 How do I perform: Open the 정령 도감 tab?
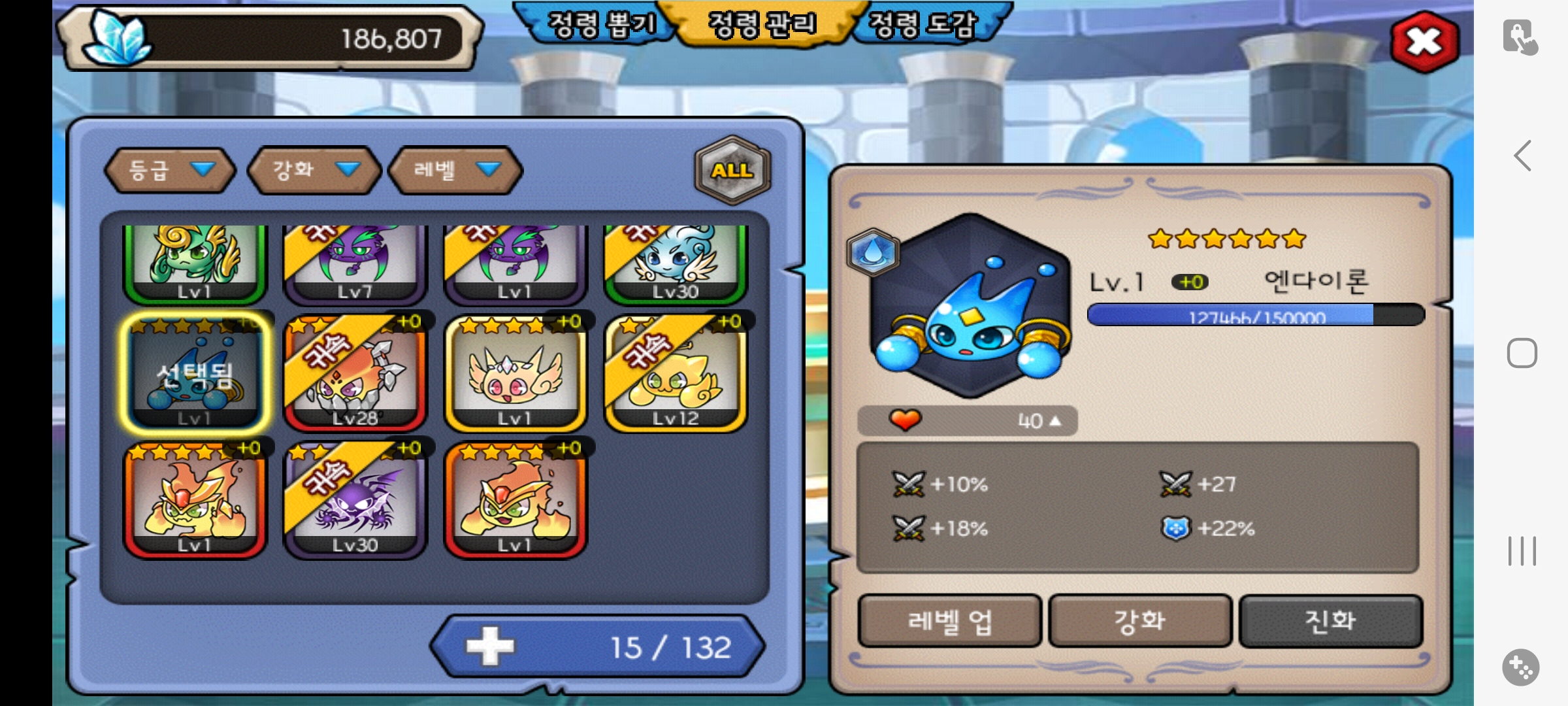923,25
